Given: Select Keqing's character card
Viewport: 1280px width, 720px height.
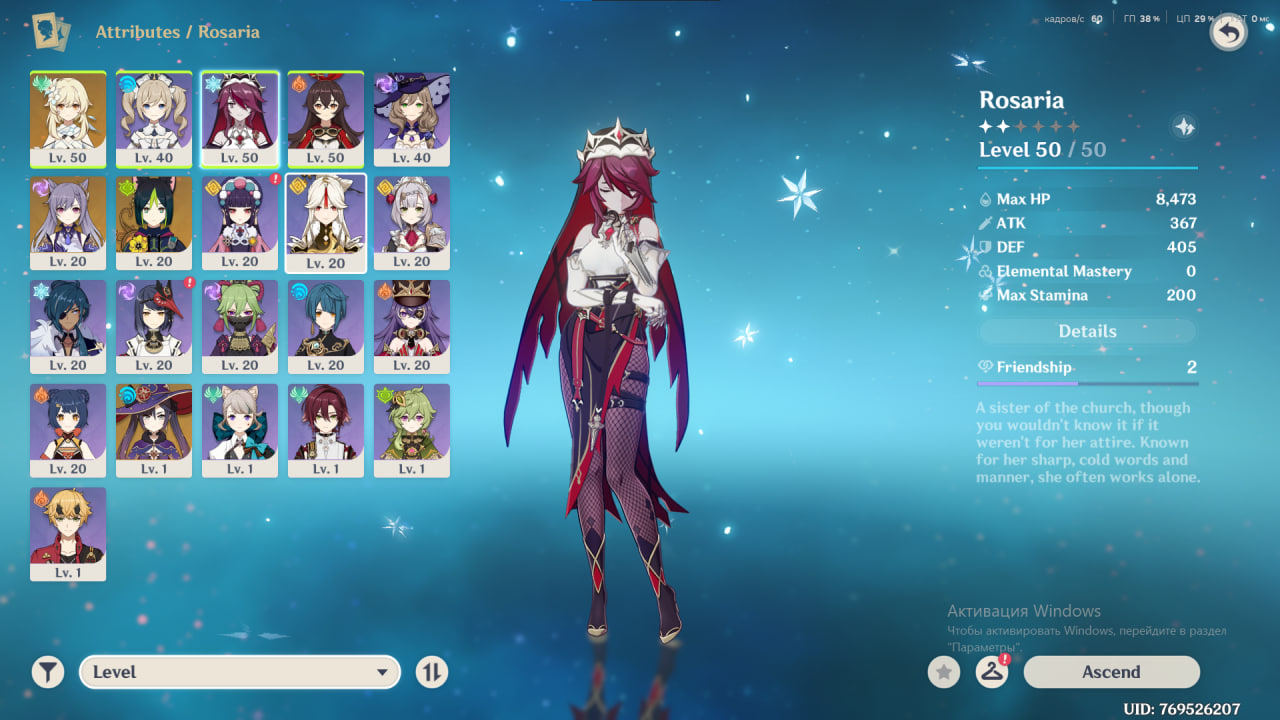Looking at the screenshot, I should coord(68,222).
